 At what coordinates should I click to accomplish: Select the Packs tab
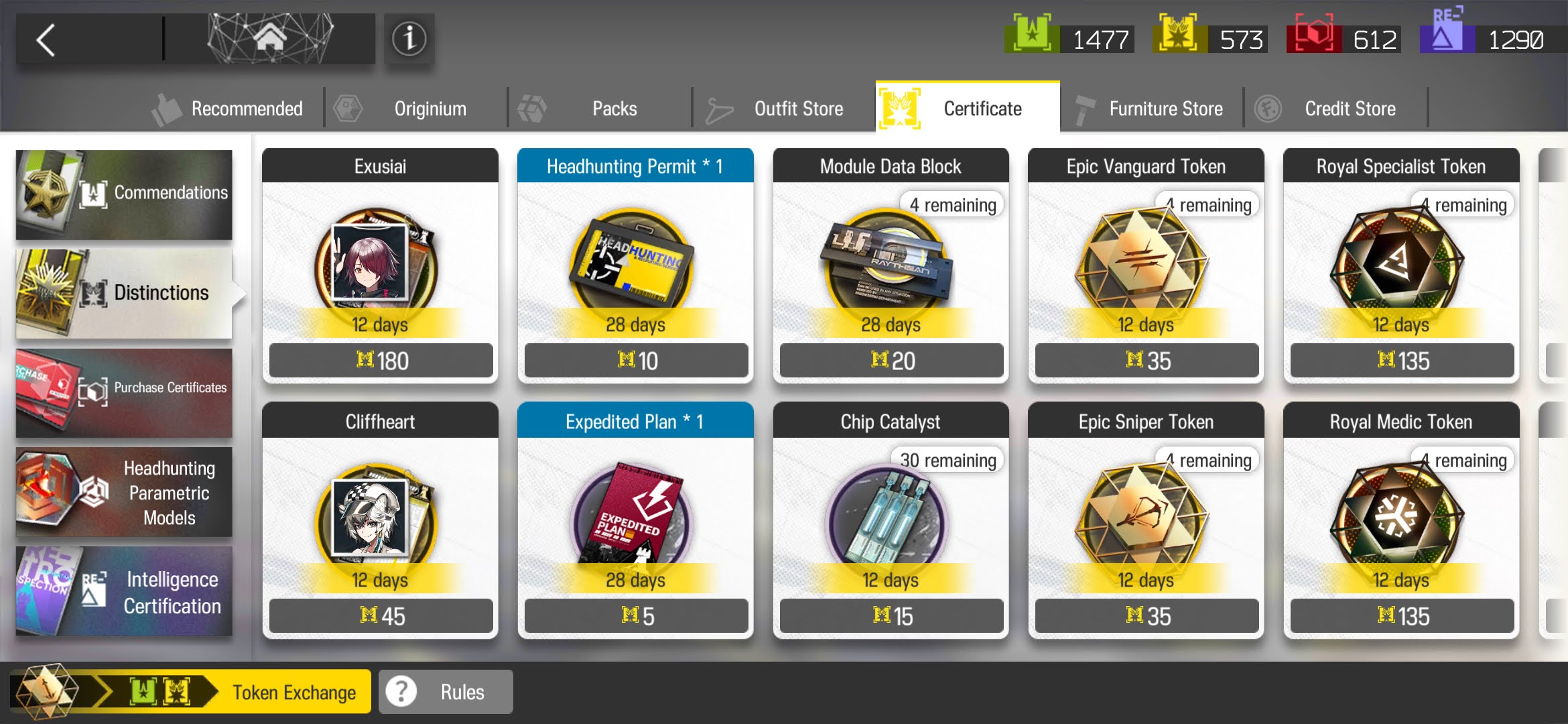coord(600,109)
